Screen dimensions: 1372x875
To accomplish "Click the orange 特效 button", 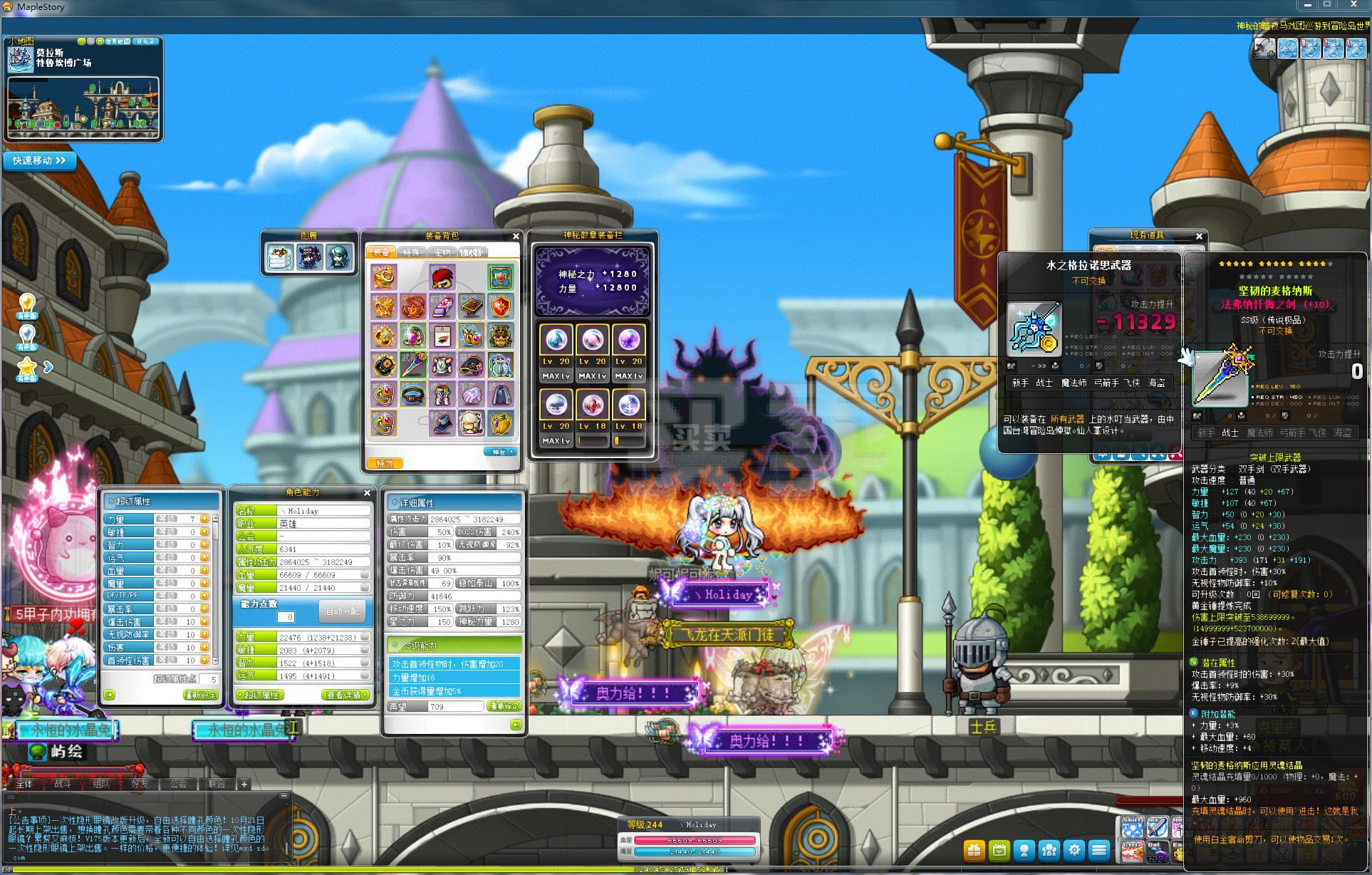I will [385, 463].
